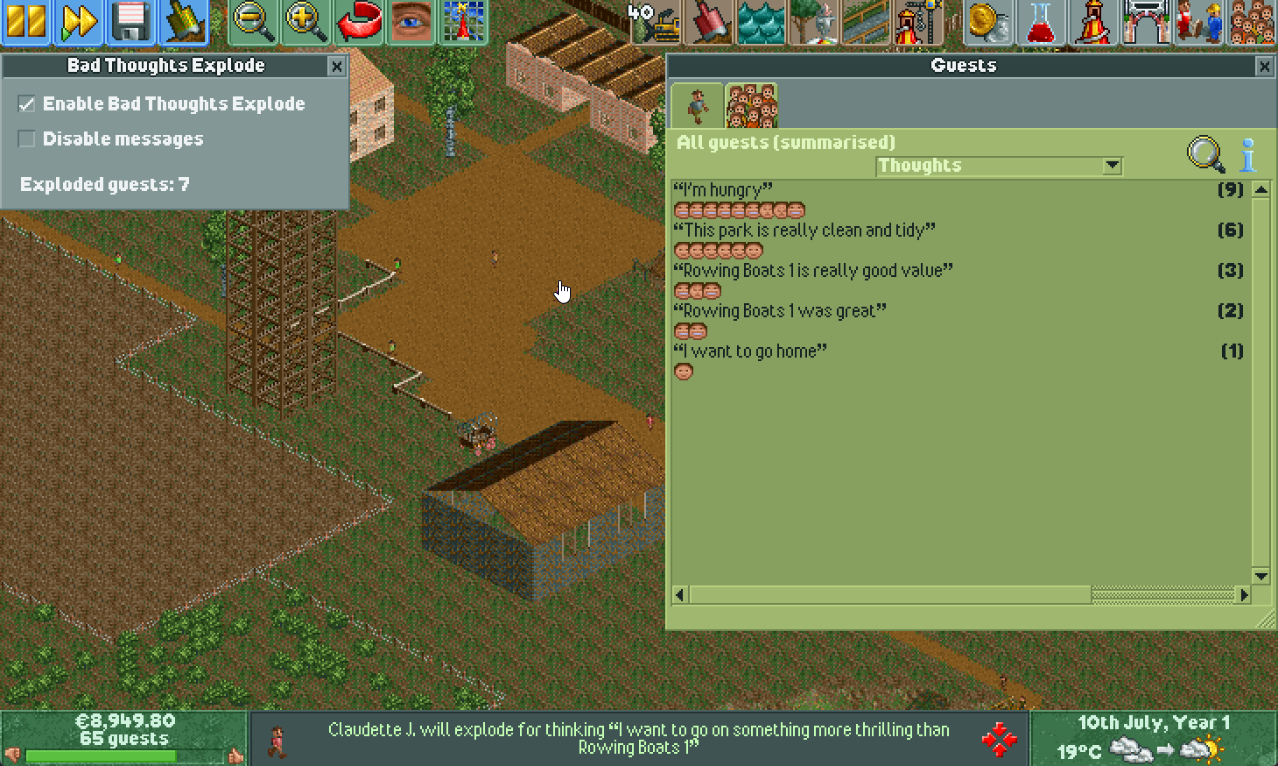This screenshot has width=1278, height=766.
Task: Open the footpath construction tool
Action: [866, 22]
